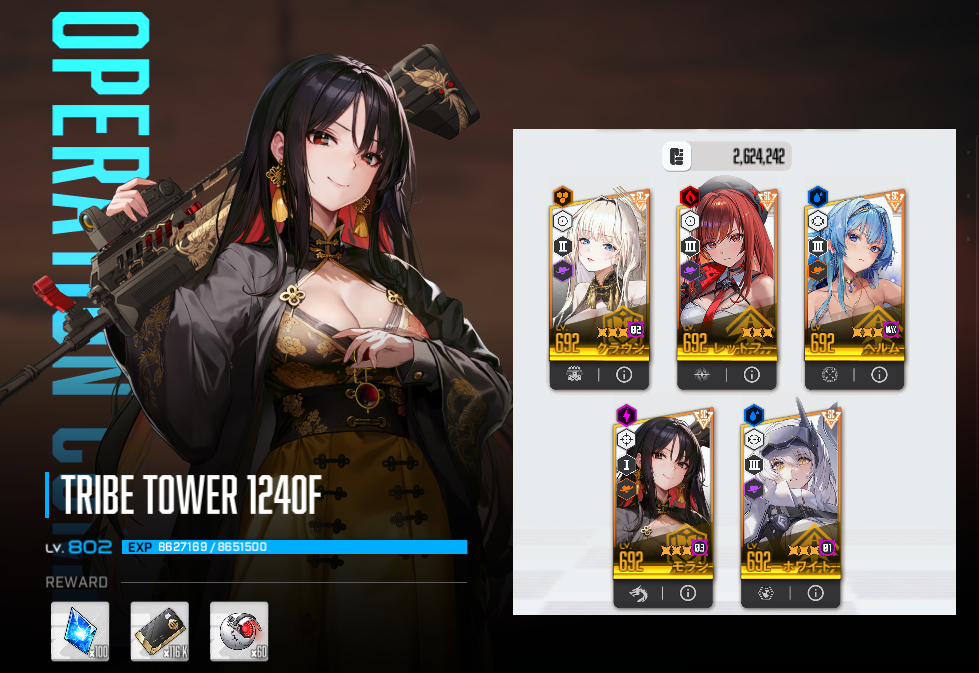
Task: Open info for the Crown card
Action: tap(624, 376)
